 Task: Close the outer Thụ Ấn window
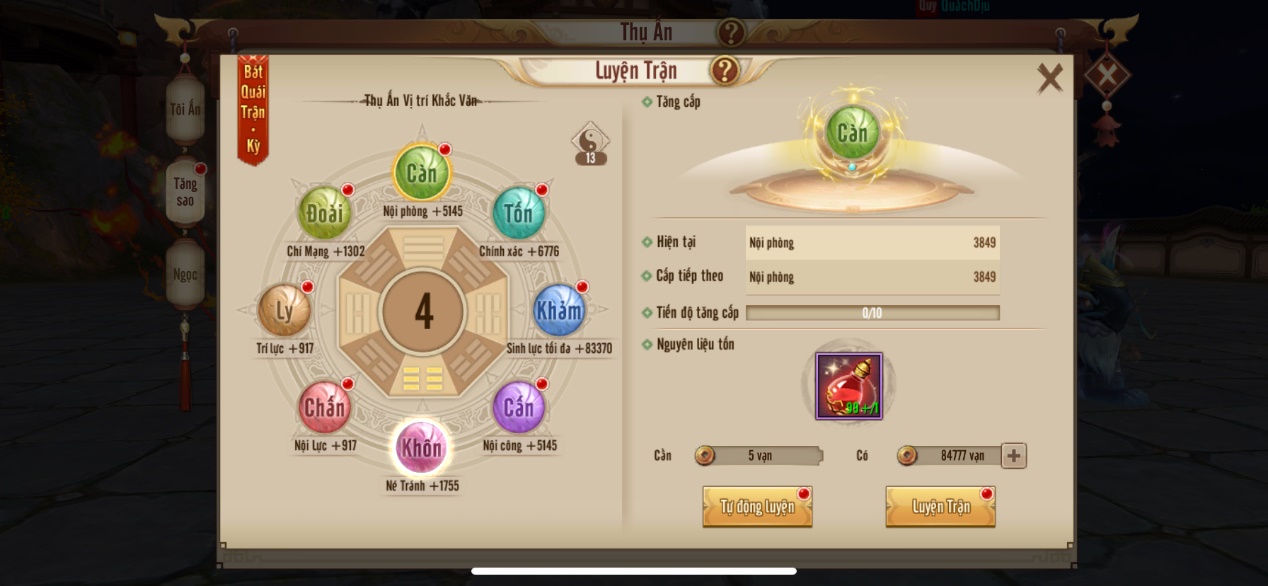pyautogui.click(x=1107, y=74)
